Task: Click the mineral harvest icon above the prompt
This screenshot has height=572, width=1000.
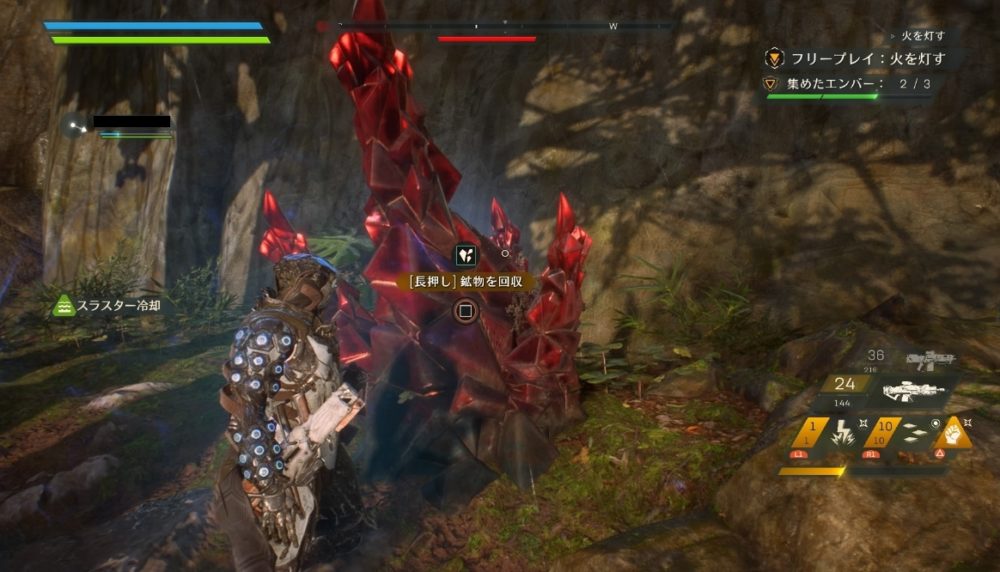Action: (464, 255)
